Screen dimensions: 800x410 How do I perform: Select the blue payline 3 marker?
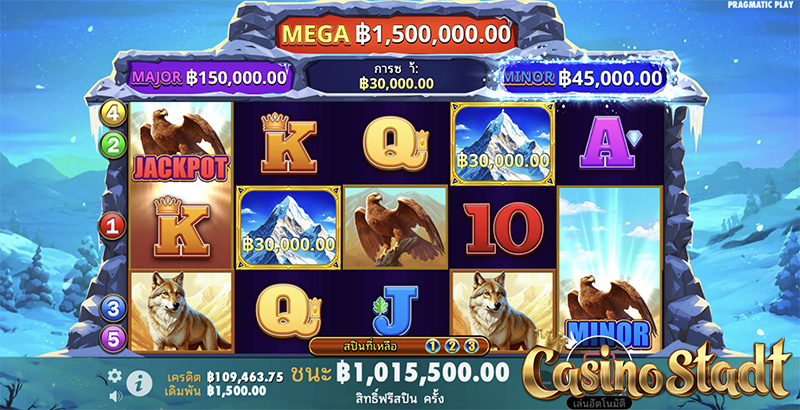(113, 309)
